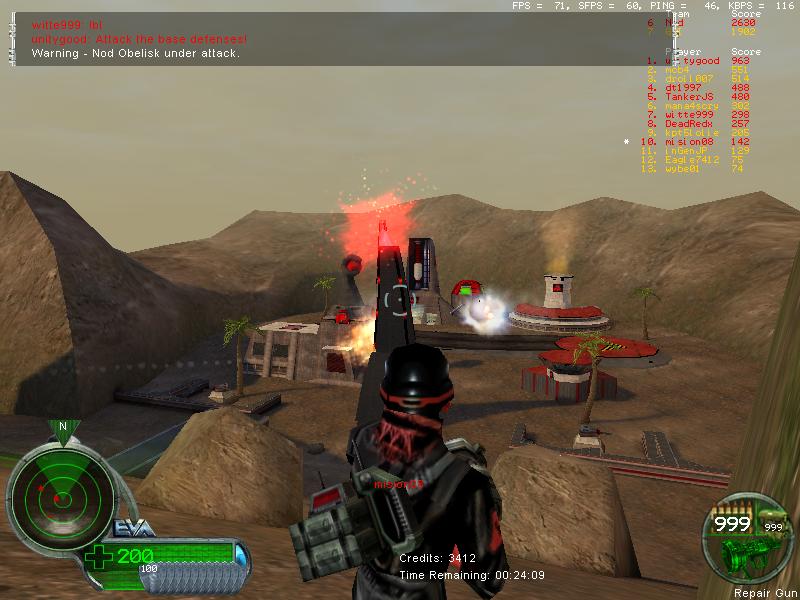
Task: Click unitygood's chat message about base defenses
Action: pyautogui.click(x=139, y=38)
